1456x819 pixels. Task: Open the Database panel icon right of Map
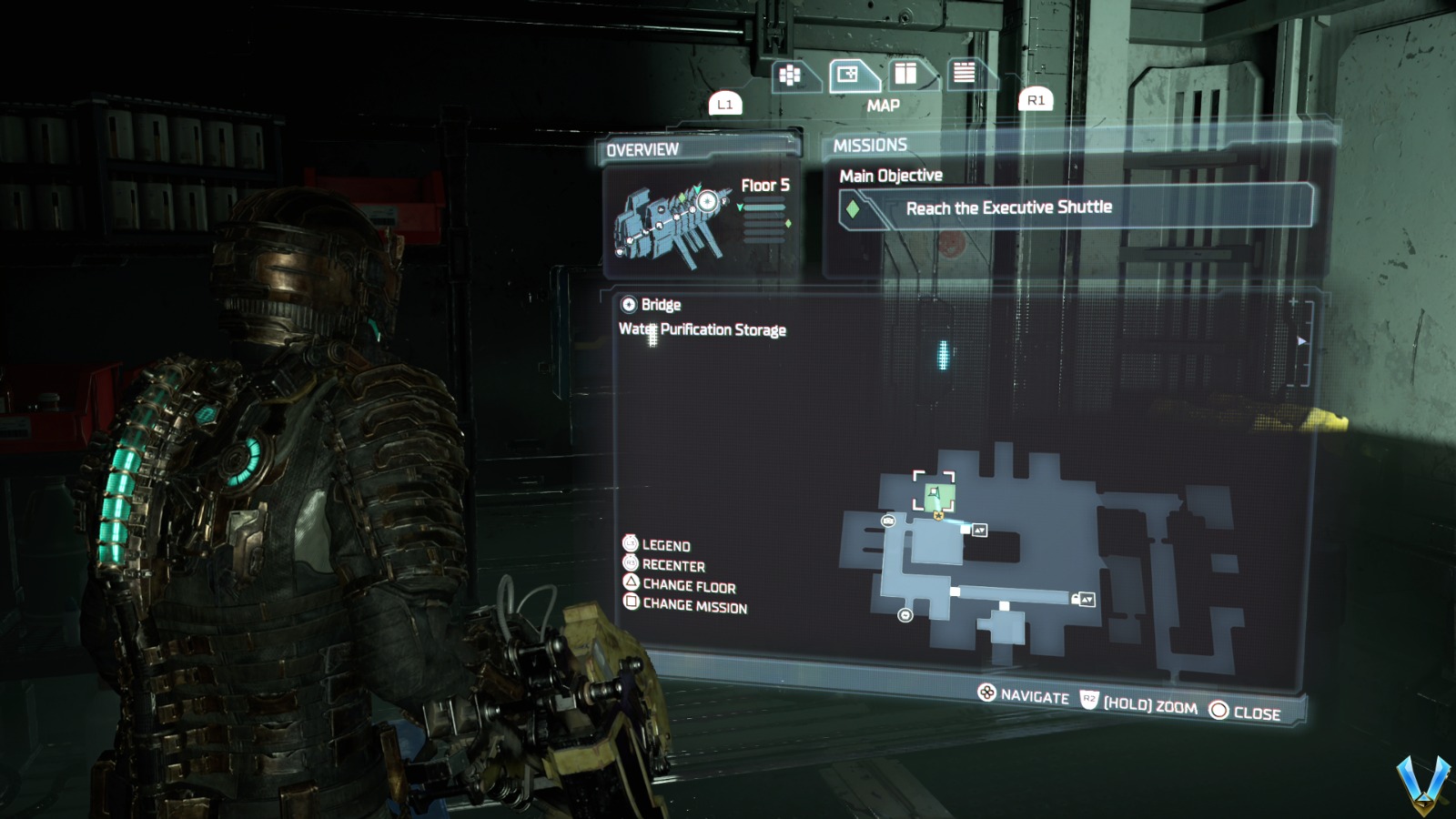click(x=906, y=73)
